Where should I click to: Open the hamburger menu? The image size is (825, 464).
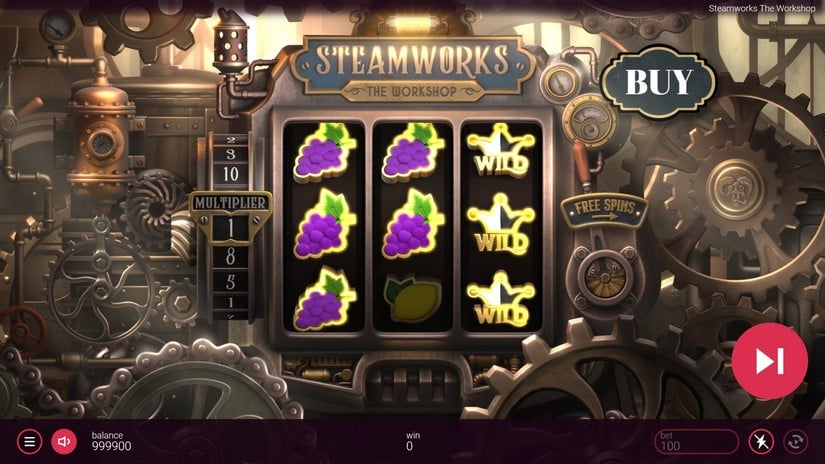click(x=31, y=441)
